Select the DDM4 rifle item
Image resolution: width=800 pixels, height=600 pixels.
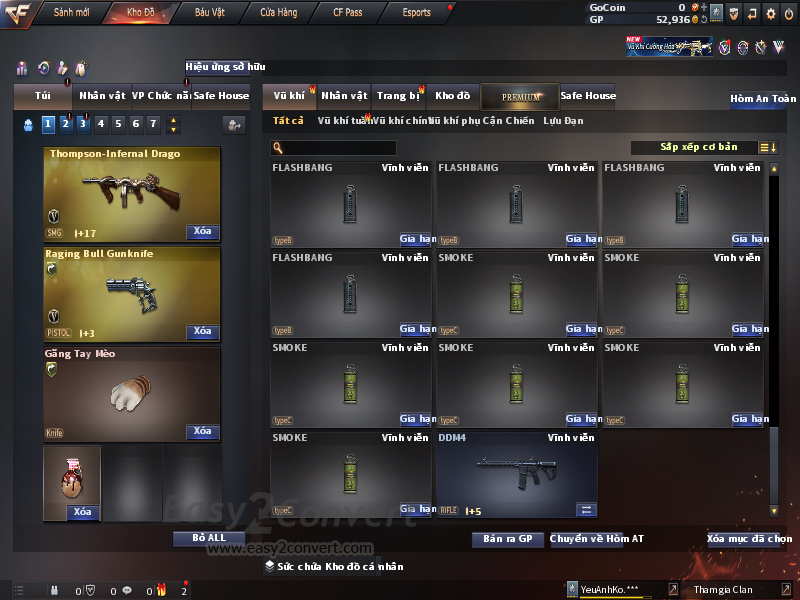point(516,475)
